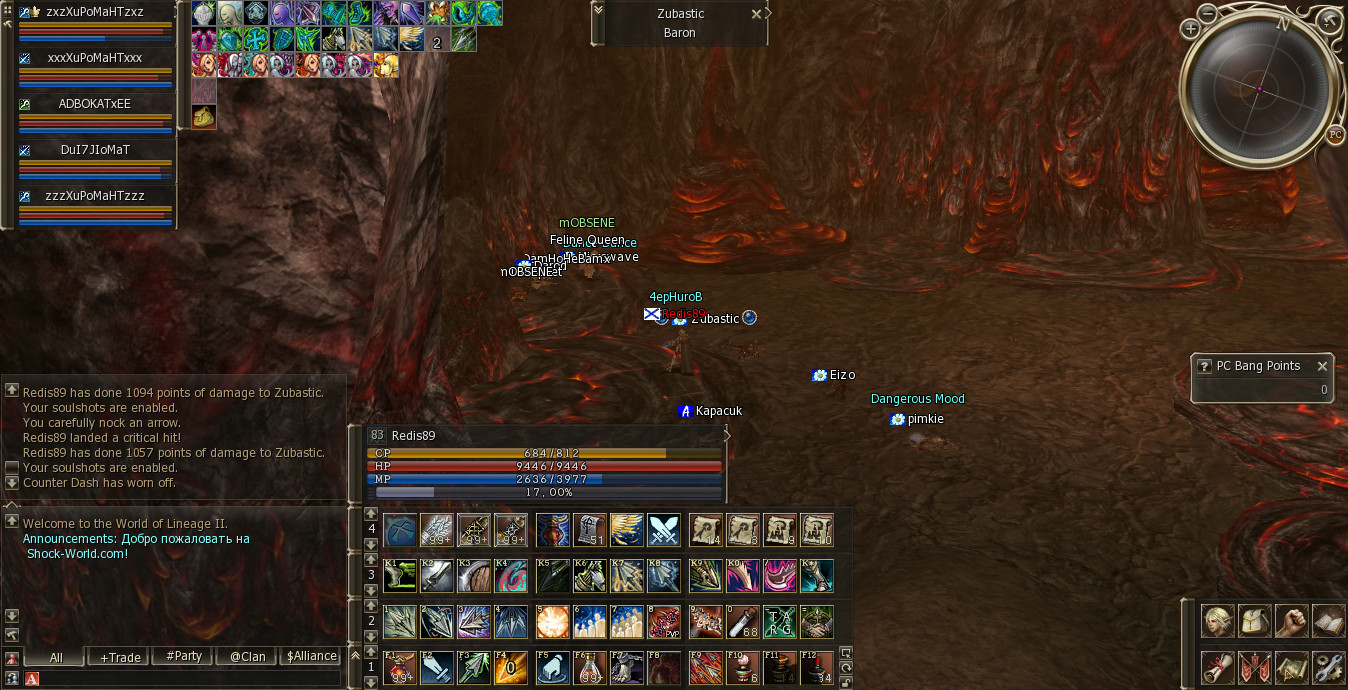This screenshot has height=690, width=1348.
Task: Switch to the #Party chat tab
Action: (x=184, y=657)
